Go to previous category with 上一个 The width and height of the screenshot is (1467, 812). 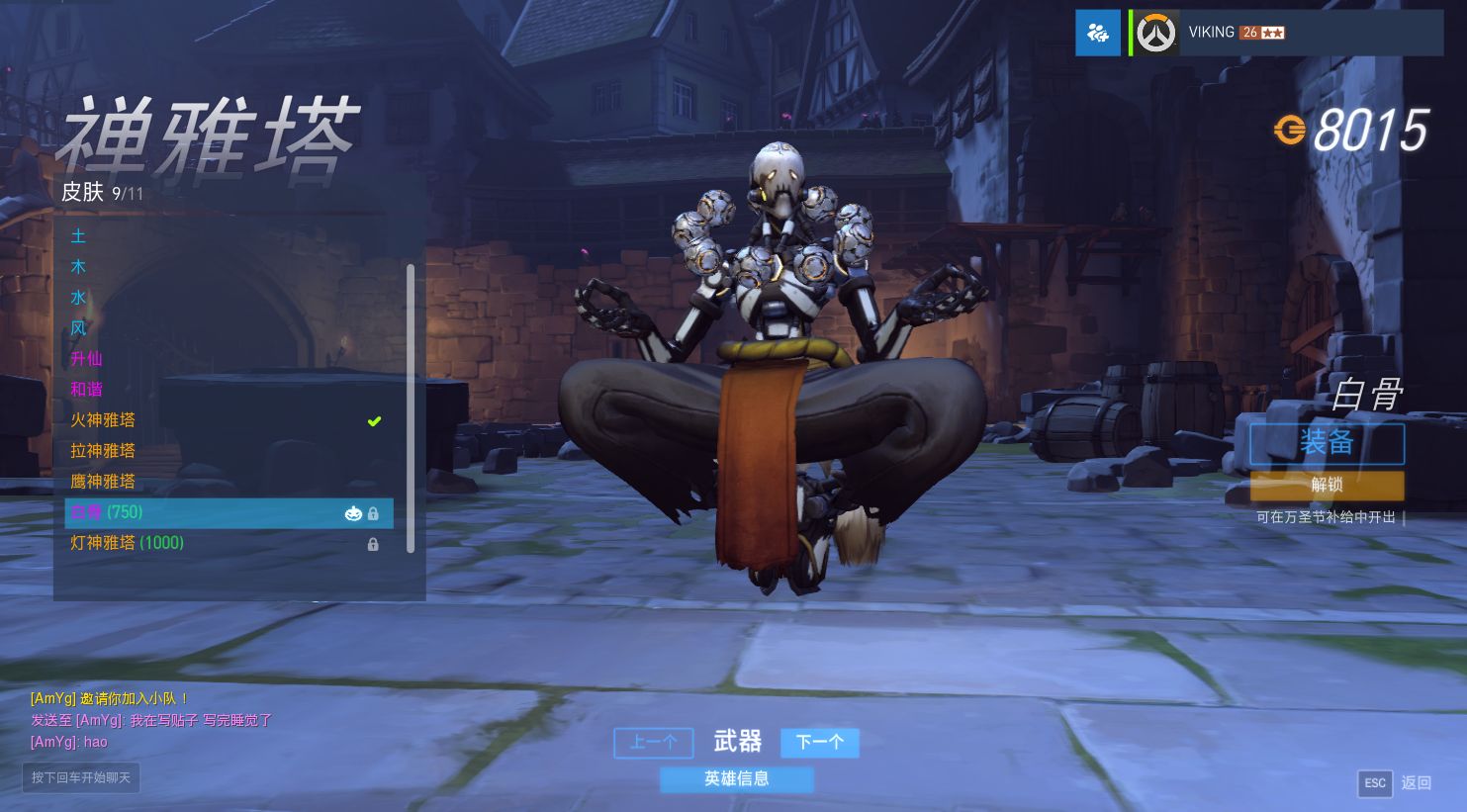click(653, 743)
